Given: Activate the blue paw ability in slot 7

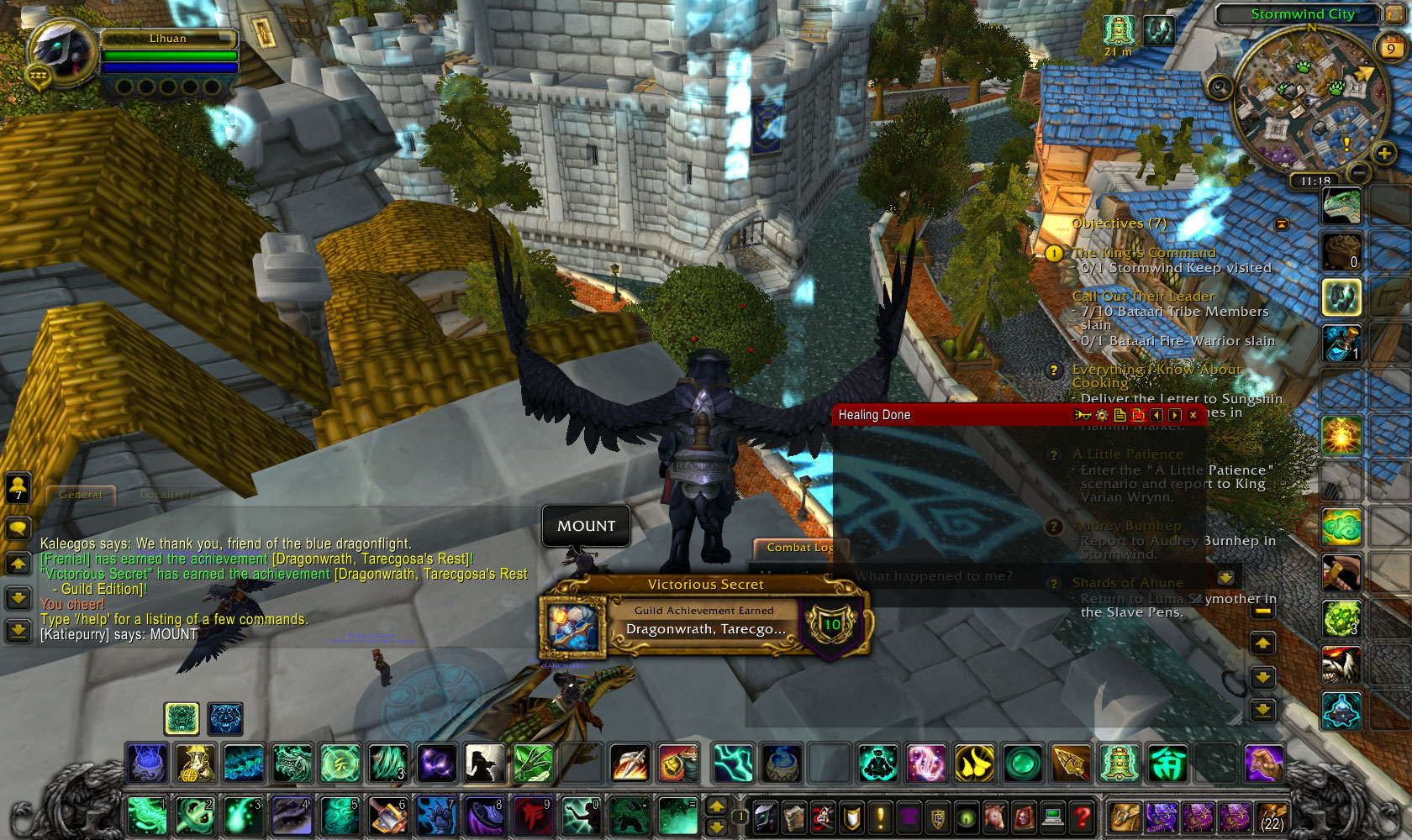Looking at the screenshot, I should click(436, 816).
